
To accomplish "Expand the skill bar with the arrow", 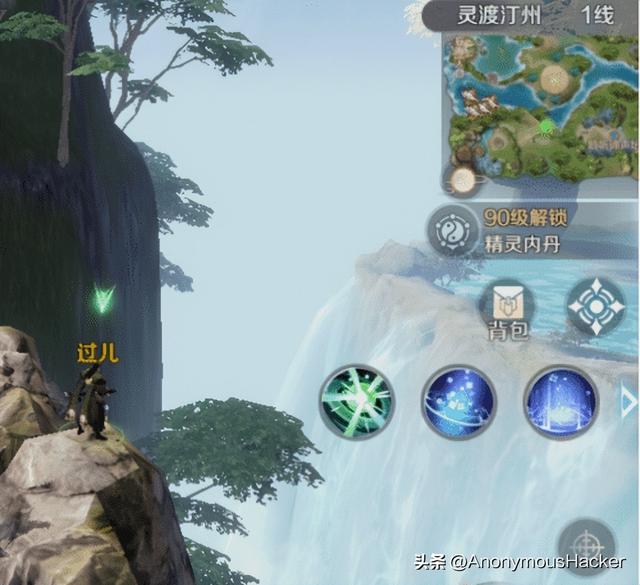I will pos(629,402).
